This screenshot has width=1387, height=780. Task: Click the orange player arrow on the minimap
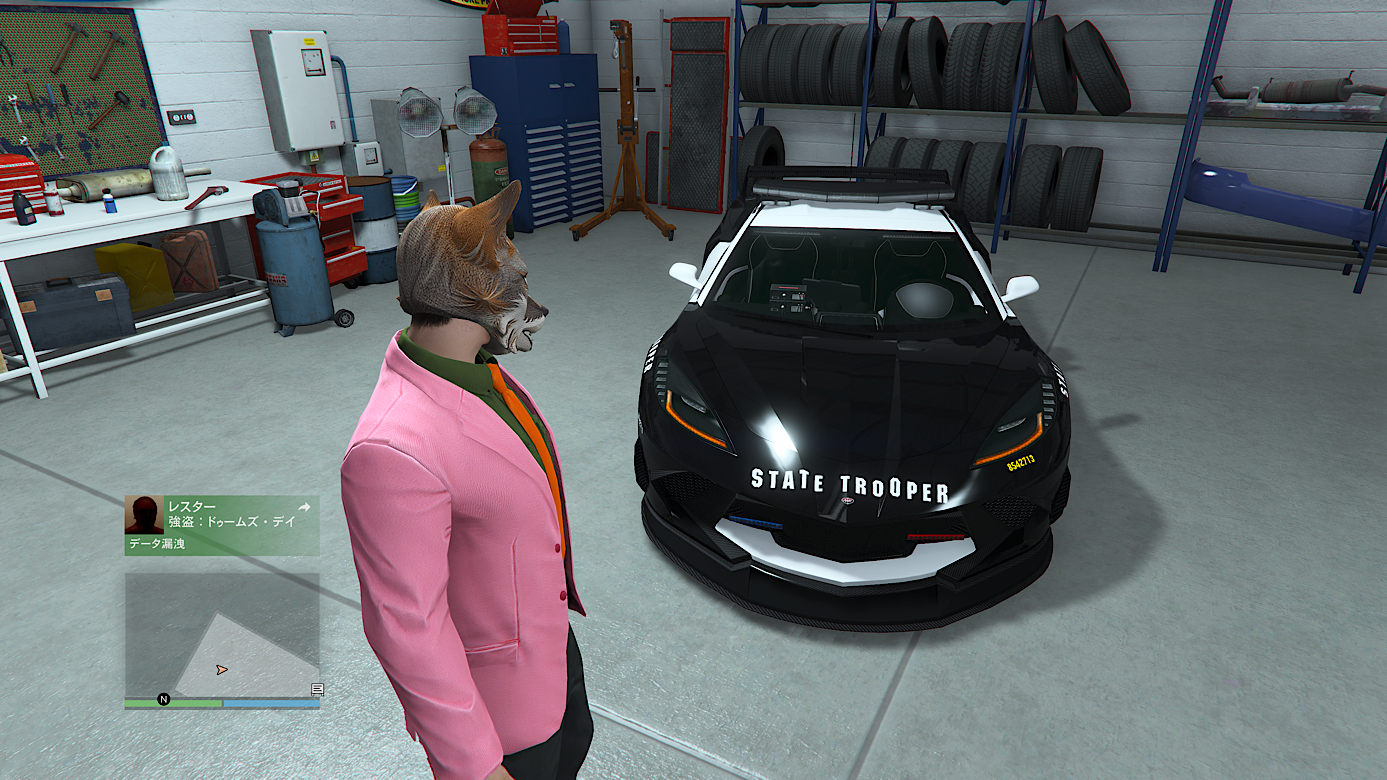click(221, 669)
